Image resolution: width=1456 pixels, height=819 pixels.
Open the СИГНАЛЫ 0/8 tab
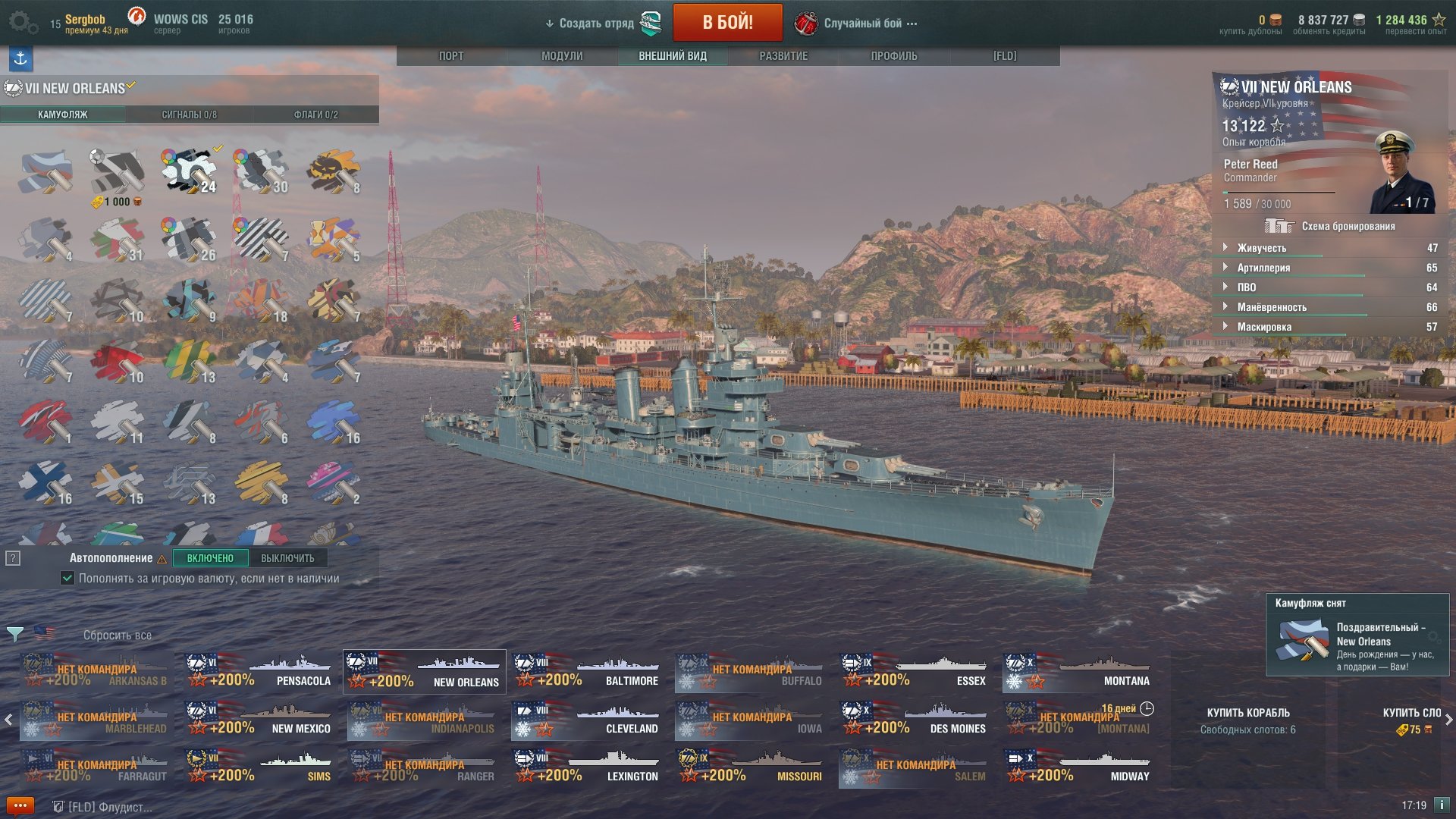click(x=189, y=115)
